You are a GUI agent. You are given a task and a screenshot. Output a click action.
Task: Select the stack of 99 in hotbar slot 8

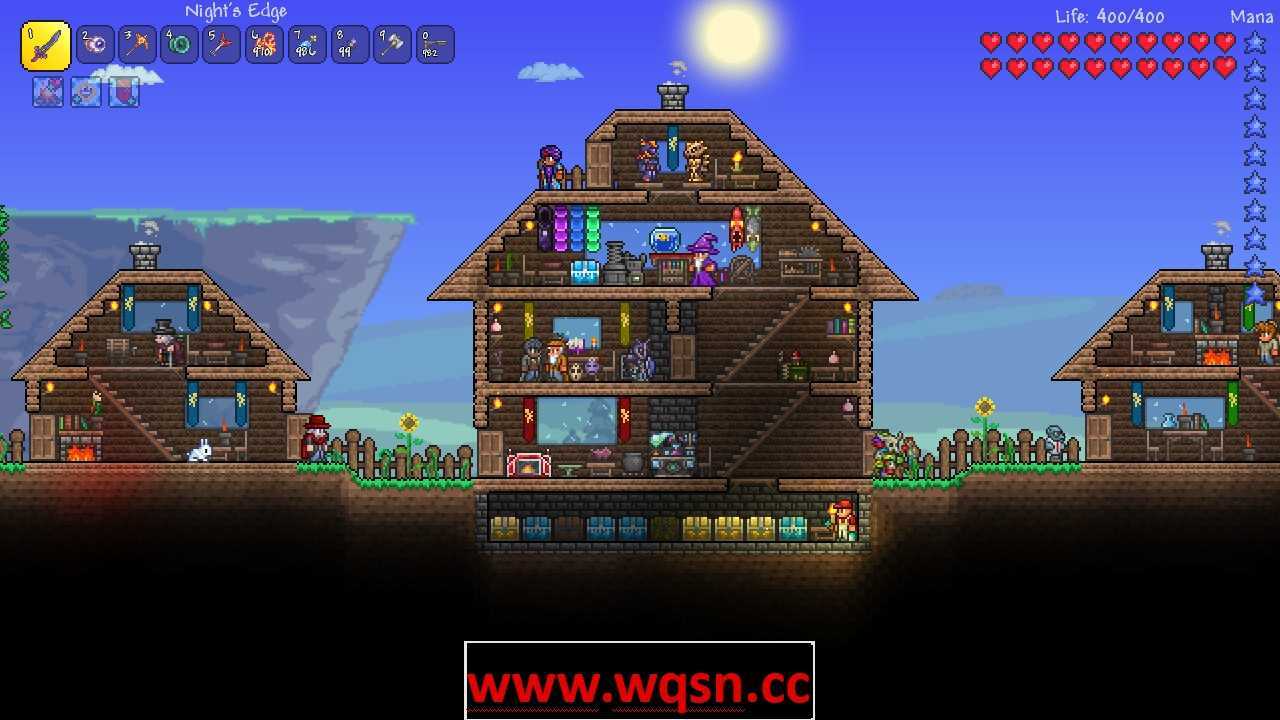point(348,44)
